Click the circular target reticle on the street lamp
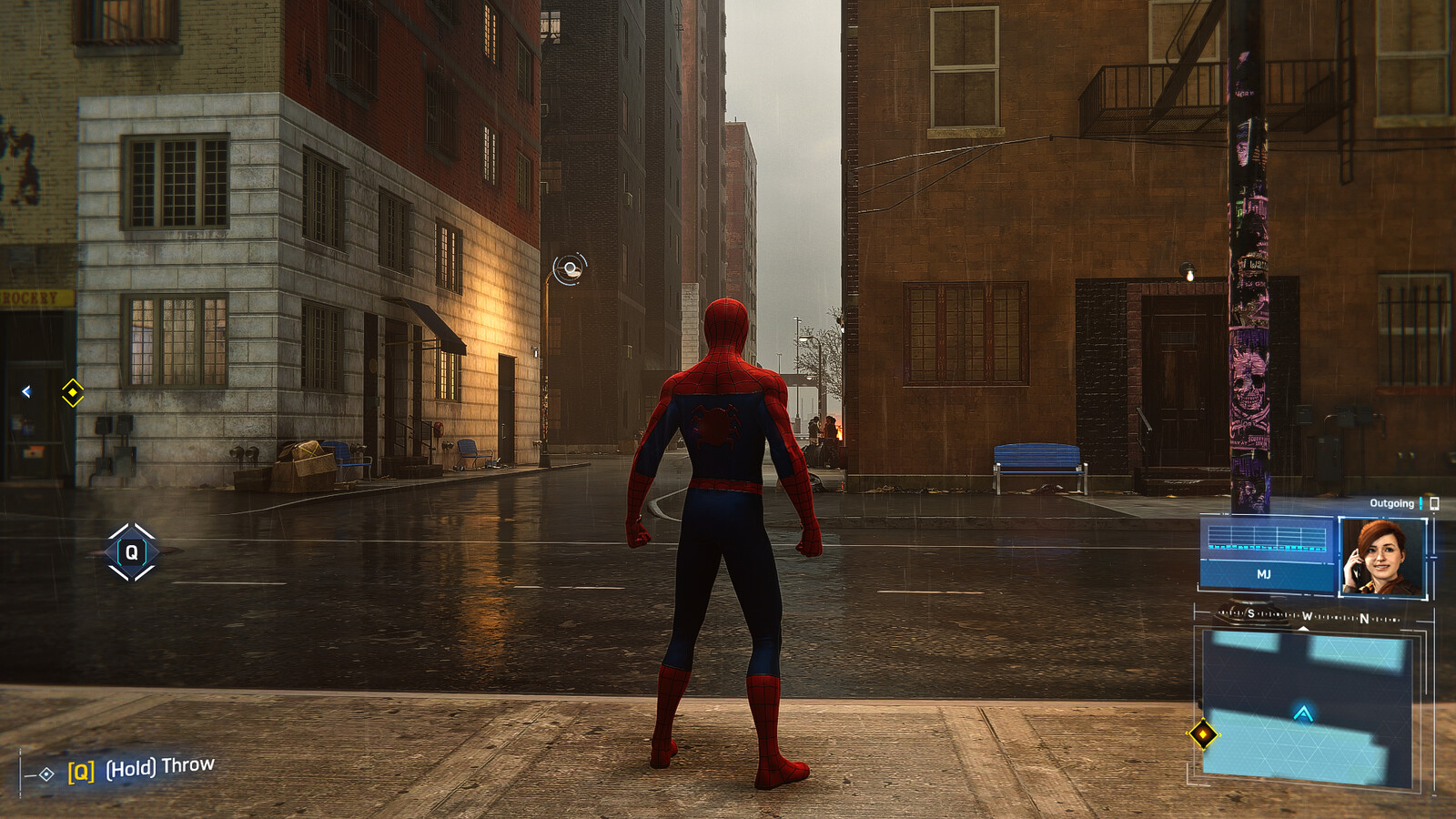Image resolution: width=1456 pixels, height=819 pixels. pyautogui.click(x=571, y=268)
